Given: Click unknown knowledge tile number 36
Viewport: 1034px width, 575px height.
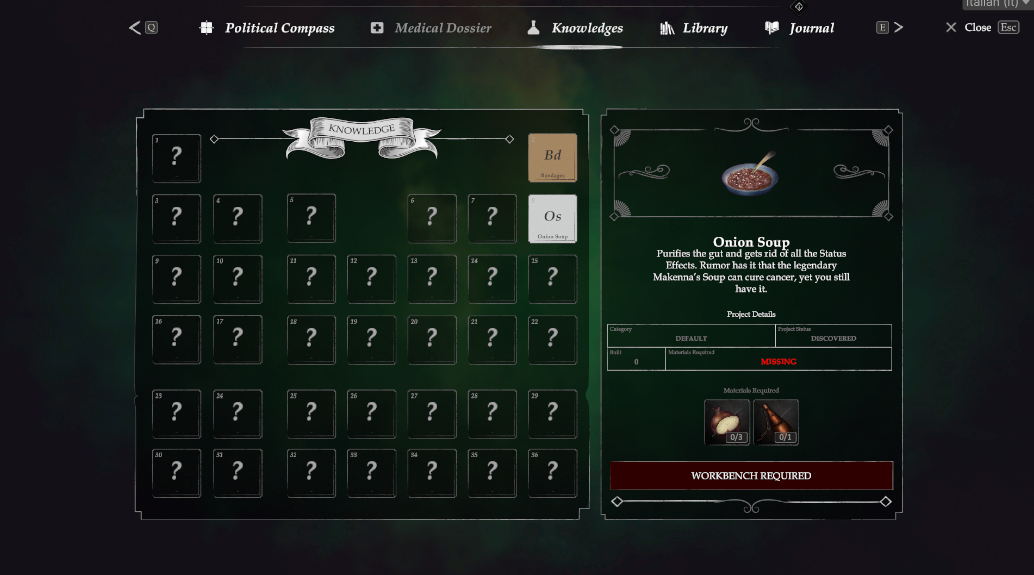Looking at the screenshot, I should click(552, 472).
